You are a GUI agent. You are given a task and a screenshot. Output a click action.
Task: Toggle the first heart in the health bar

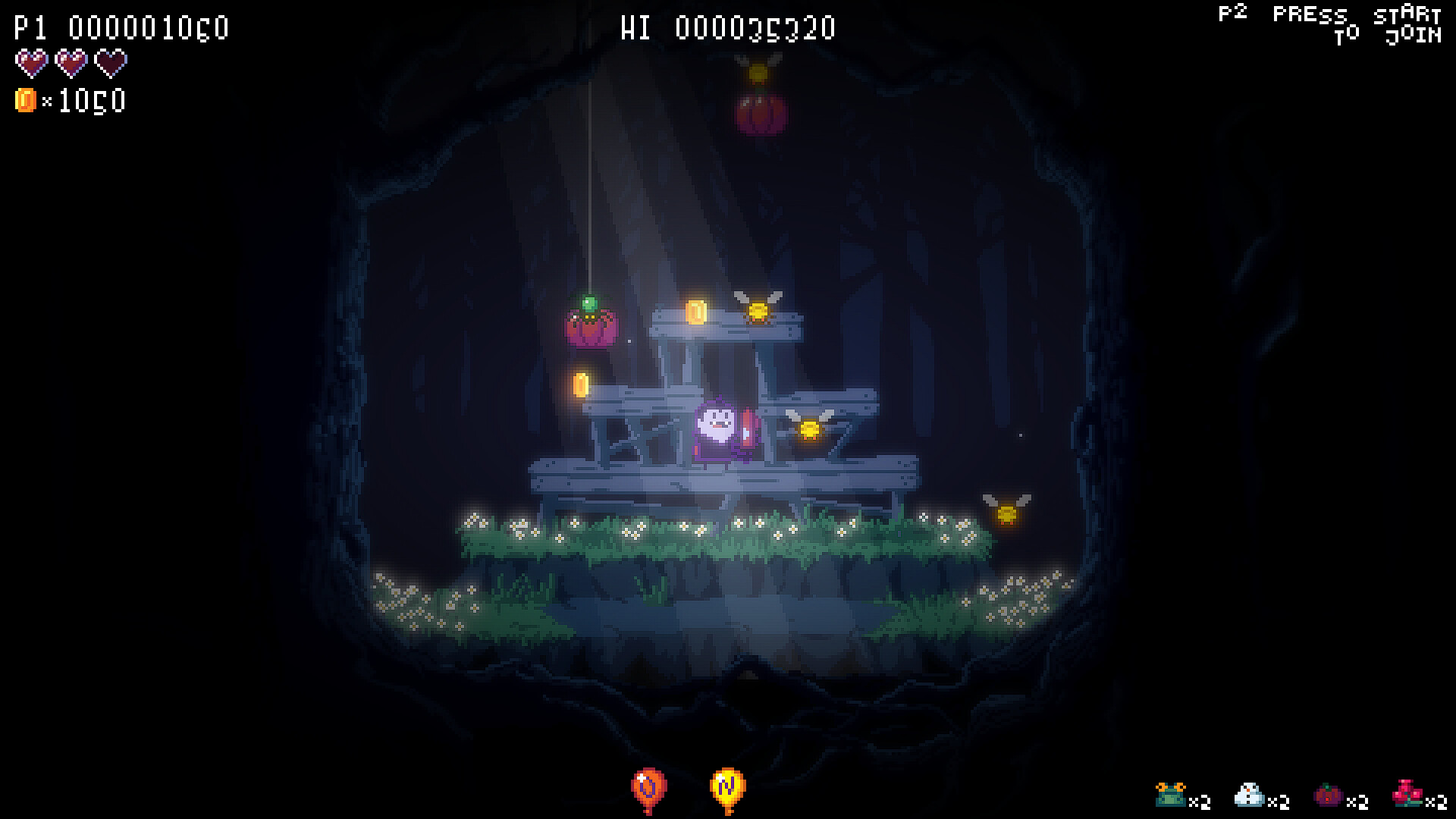[x=30, y=64]
